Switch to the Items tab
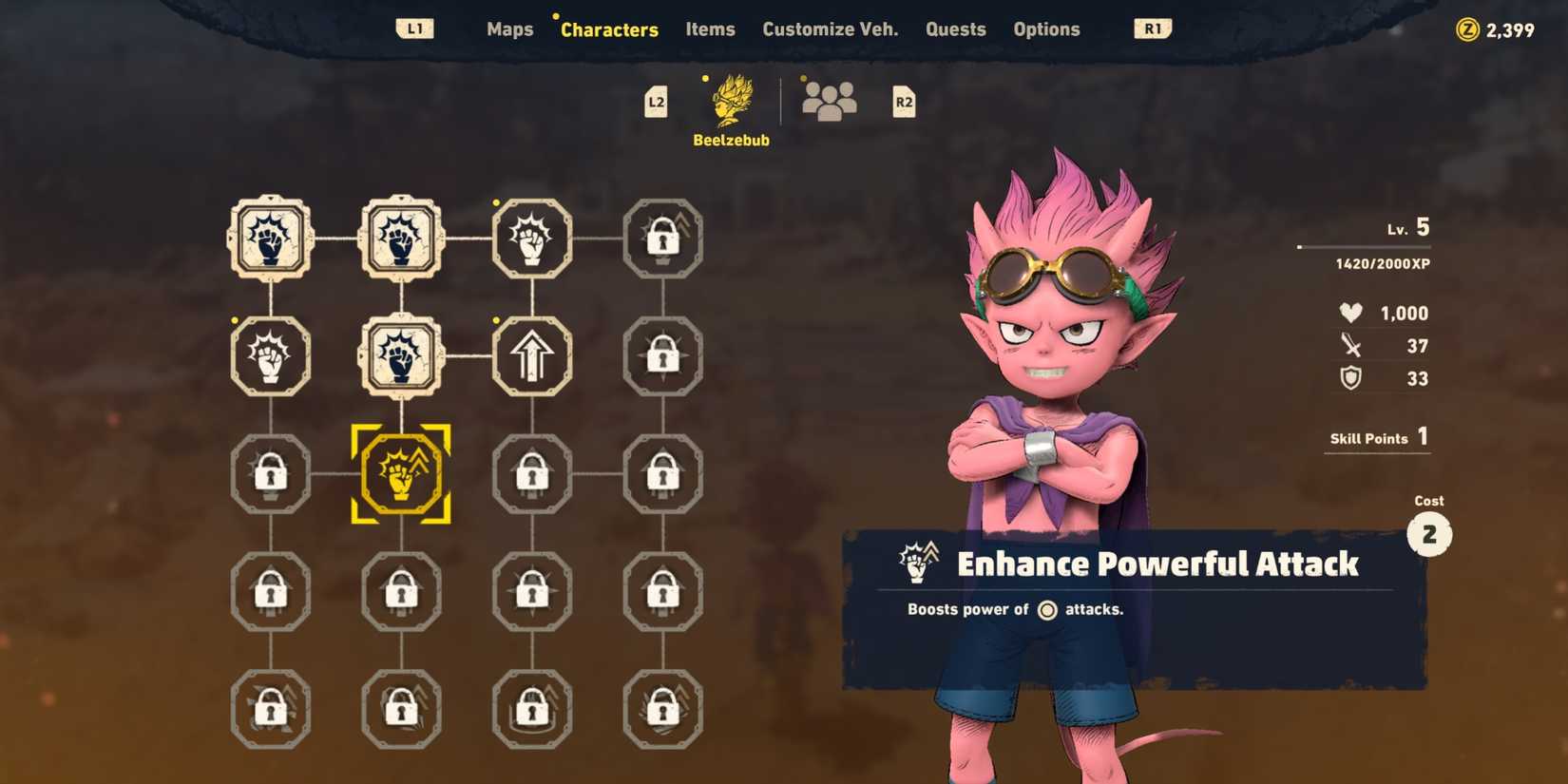 coord(709,29)
